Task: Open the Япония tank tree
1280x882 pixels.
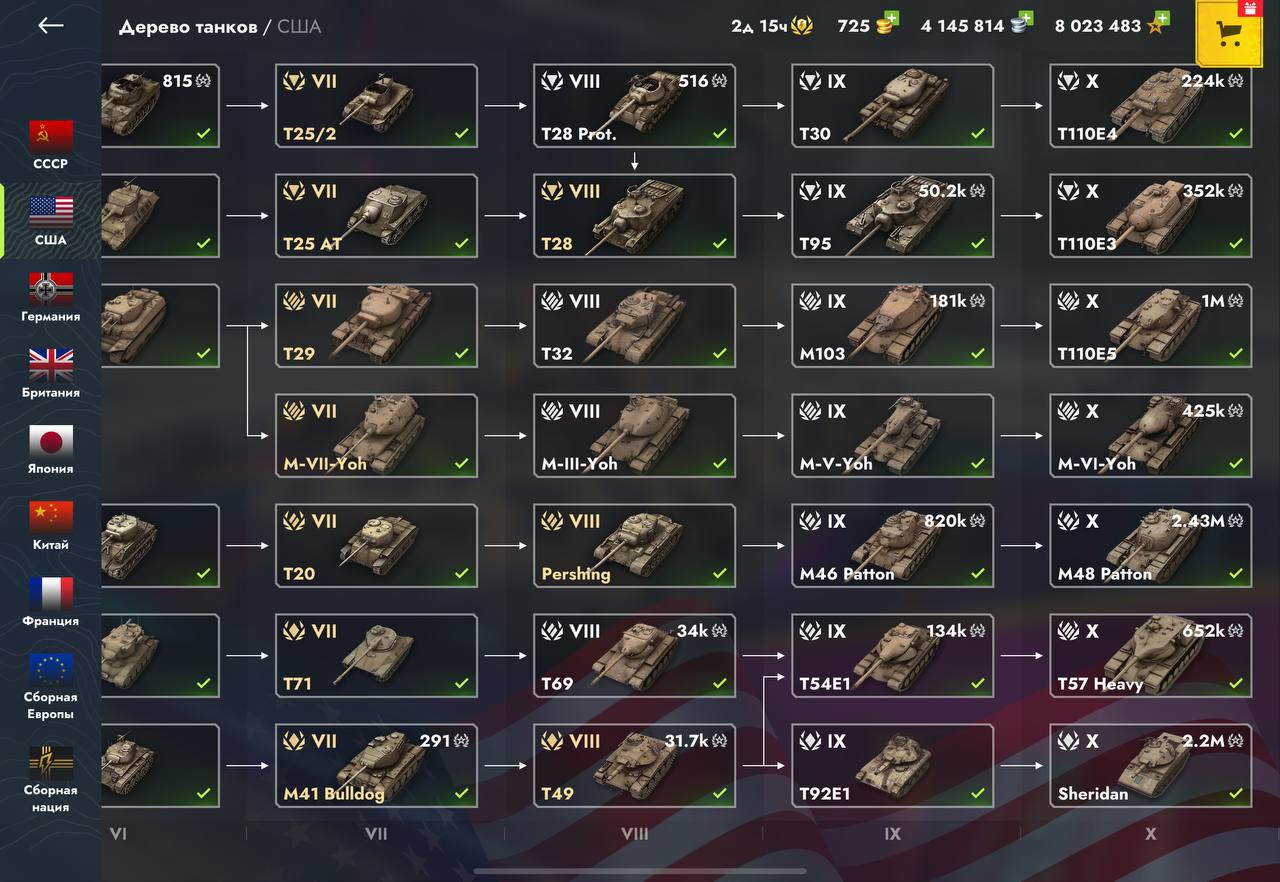Action: pyautogui.click(x=50, y=449)
